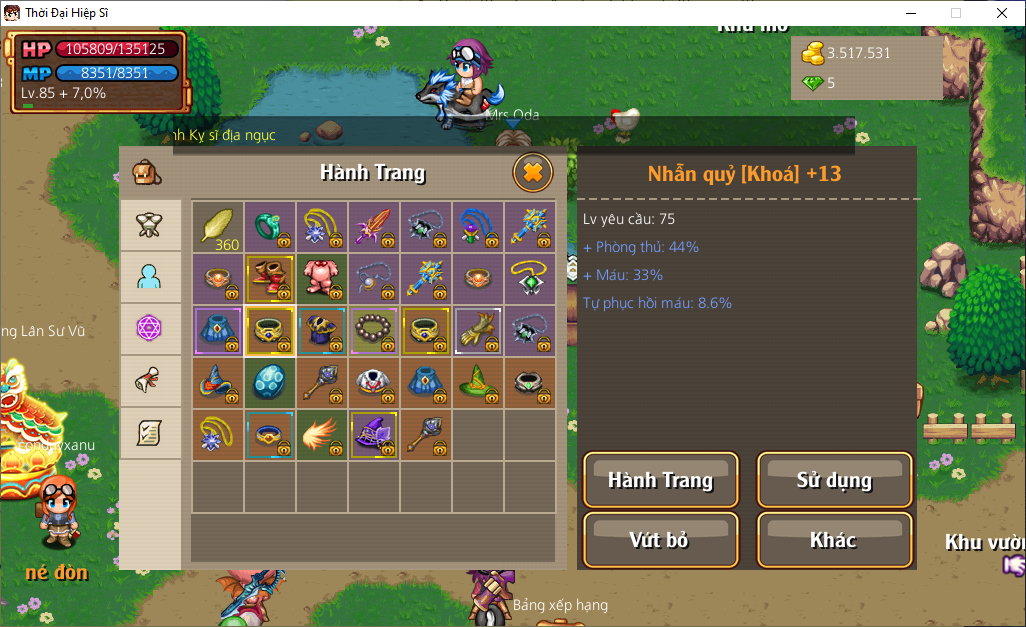
Task: Minimize the Thời Đại Hiệp Sĩ window
Action: [x=911, y=13]
